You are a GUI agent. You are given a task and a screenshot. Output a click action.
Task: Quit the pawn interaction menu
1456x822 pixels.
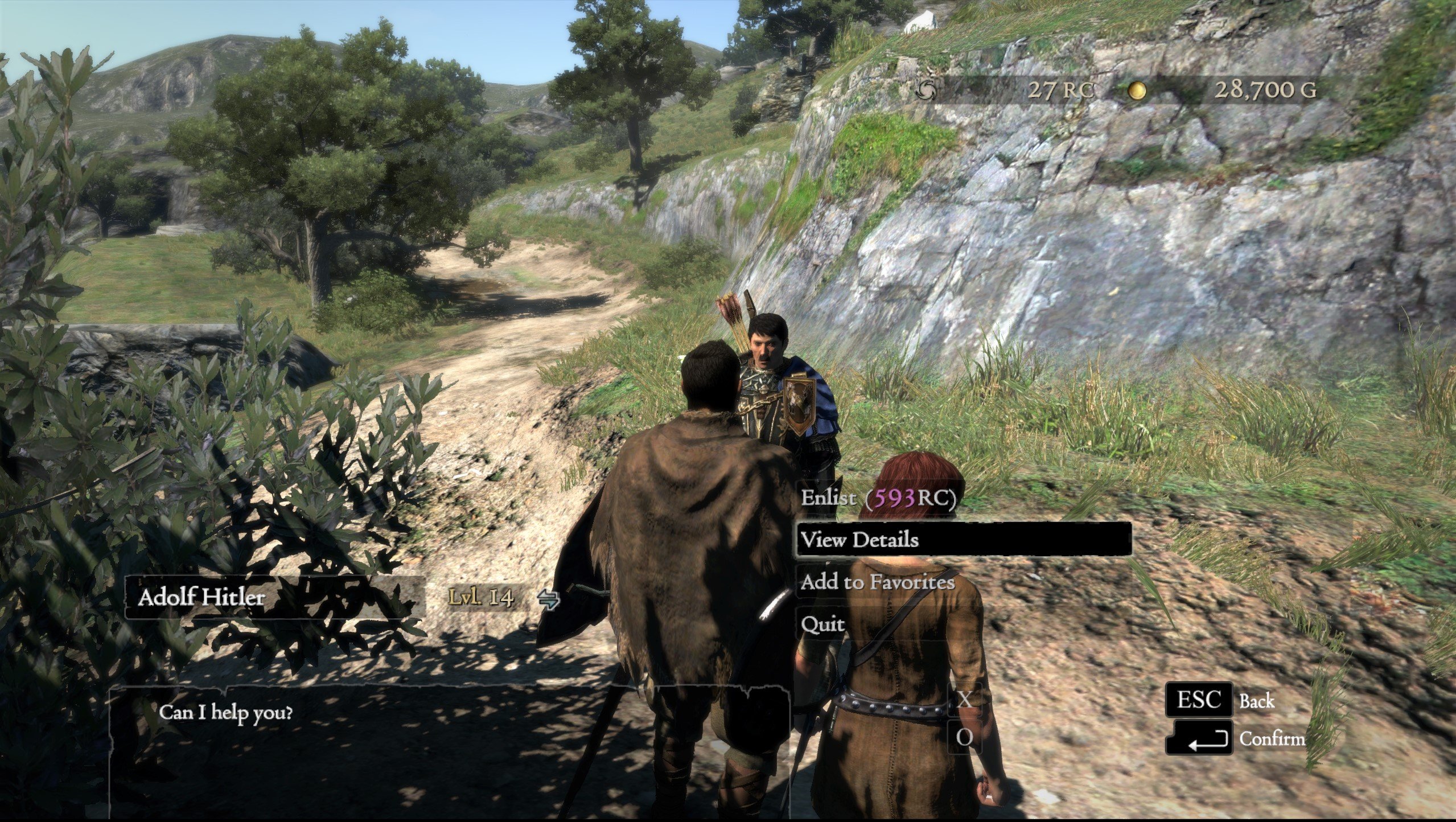click(x=822, y=624)
